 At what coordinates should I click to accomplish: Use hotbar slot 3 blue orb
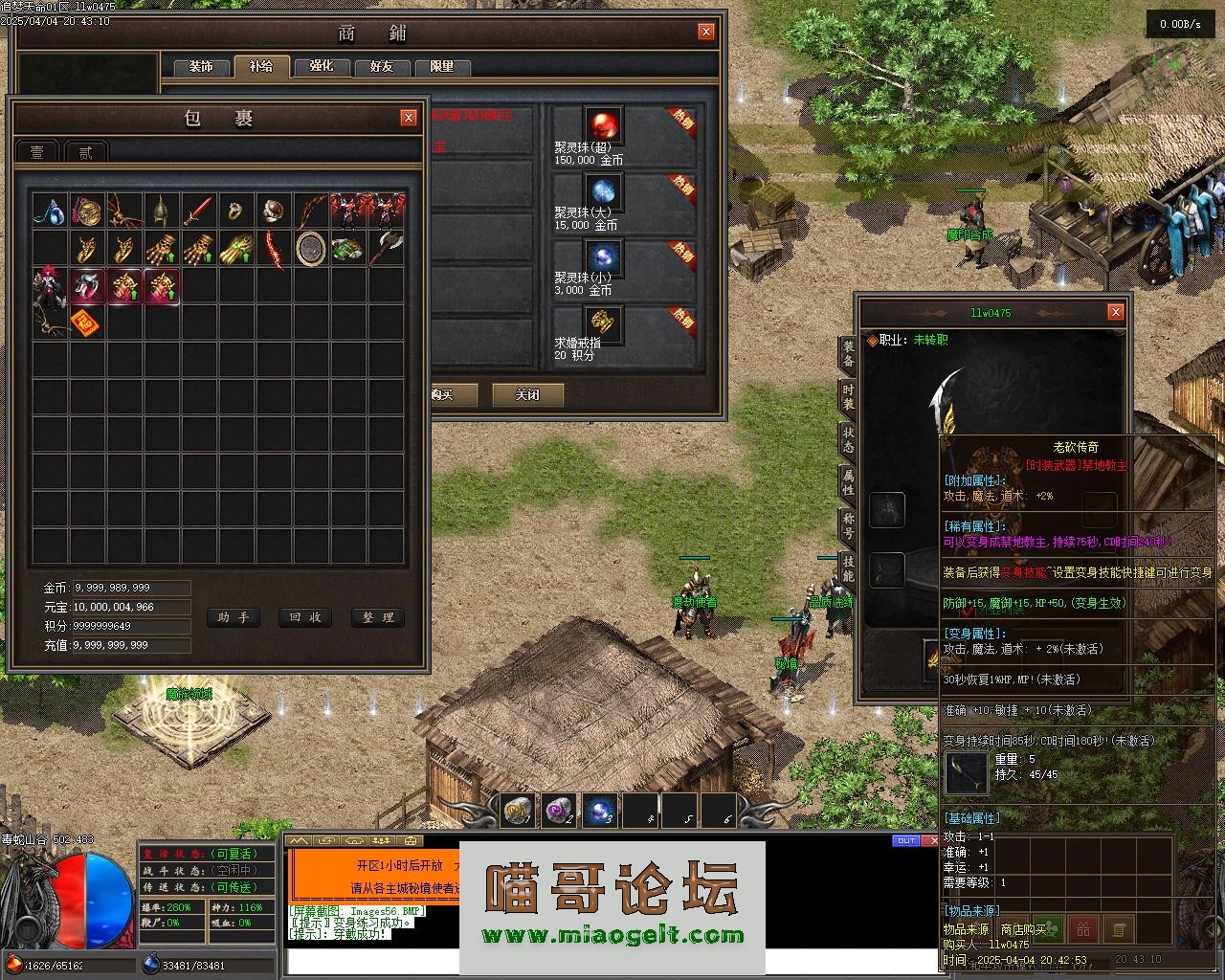point(600,812)
